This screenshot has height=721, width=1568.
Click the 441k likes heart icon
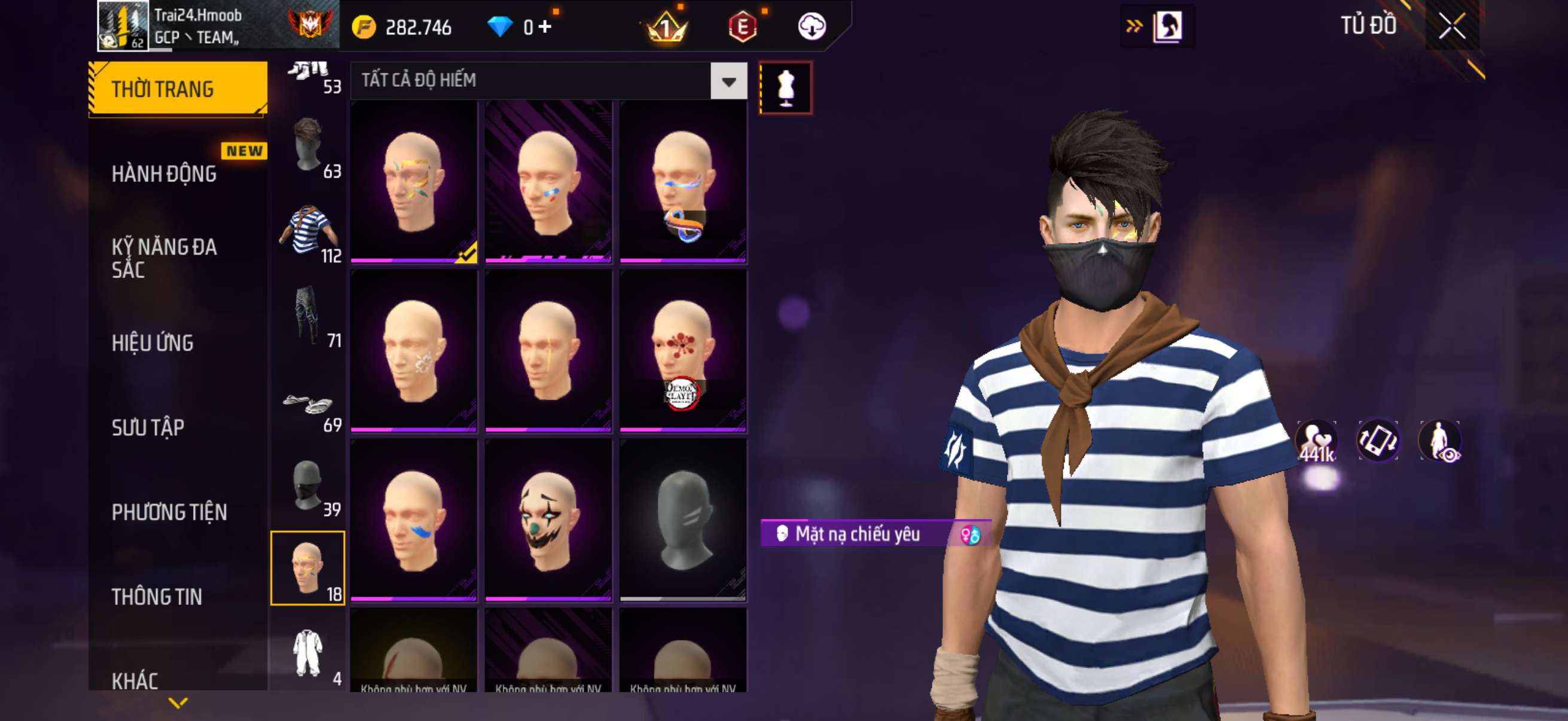(1317, 442)
